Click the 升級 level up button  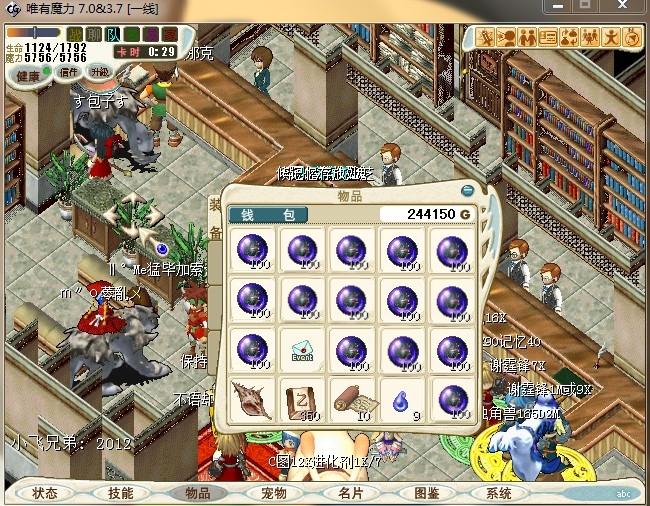coord(101,73)
